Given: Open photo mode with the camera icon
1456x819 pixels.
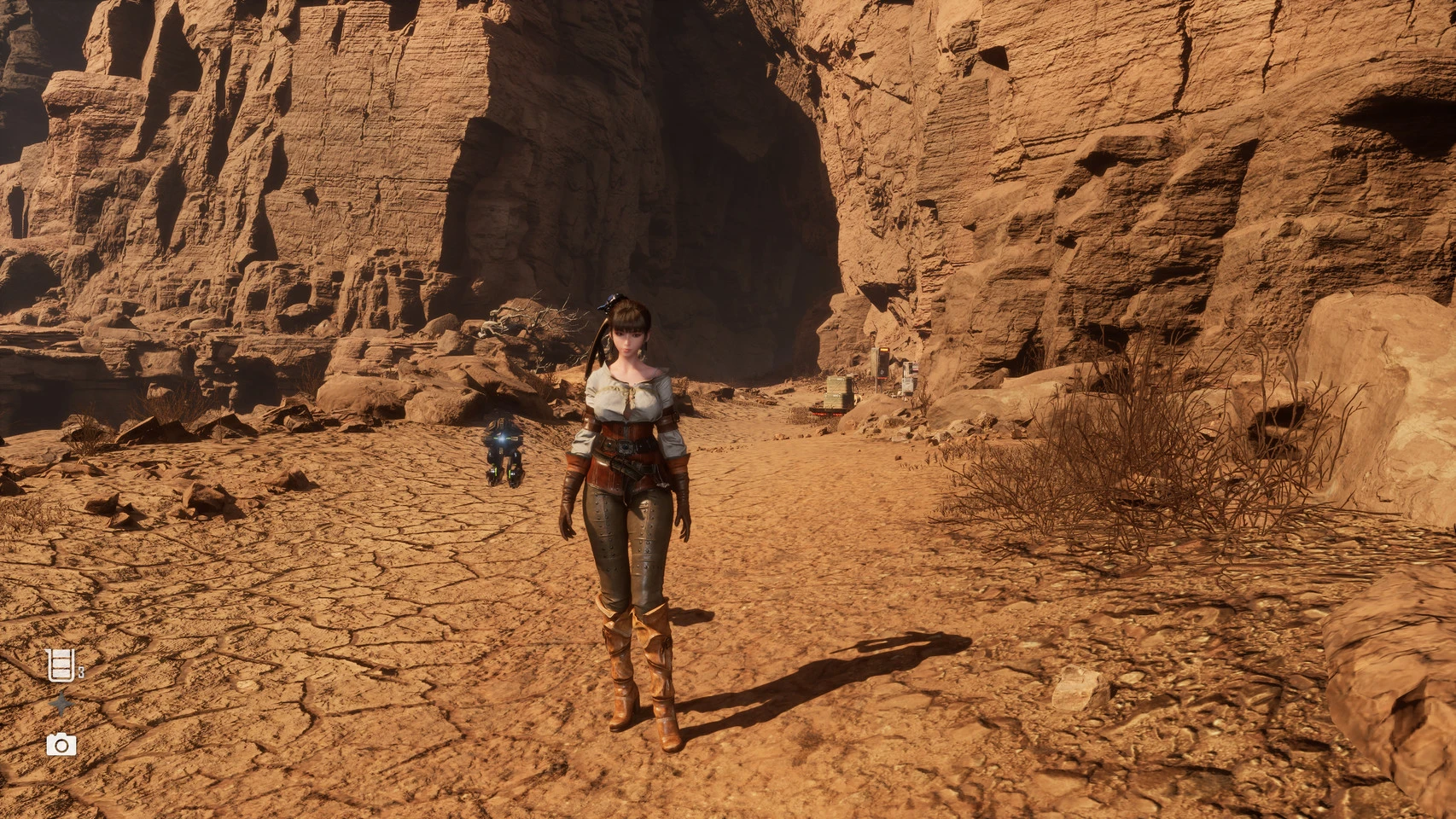Looking at the screenshot, I should (x=61, y=745).
